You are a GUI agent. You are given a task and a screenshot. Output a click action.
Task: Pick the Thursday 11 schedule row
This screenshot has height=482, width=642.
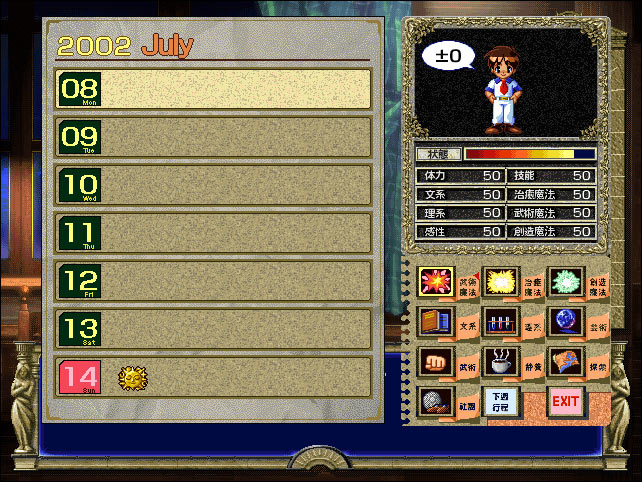214,233
